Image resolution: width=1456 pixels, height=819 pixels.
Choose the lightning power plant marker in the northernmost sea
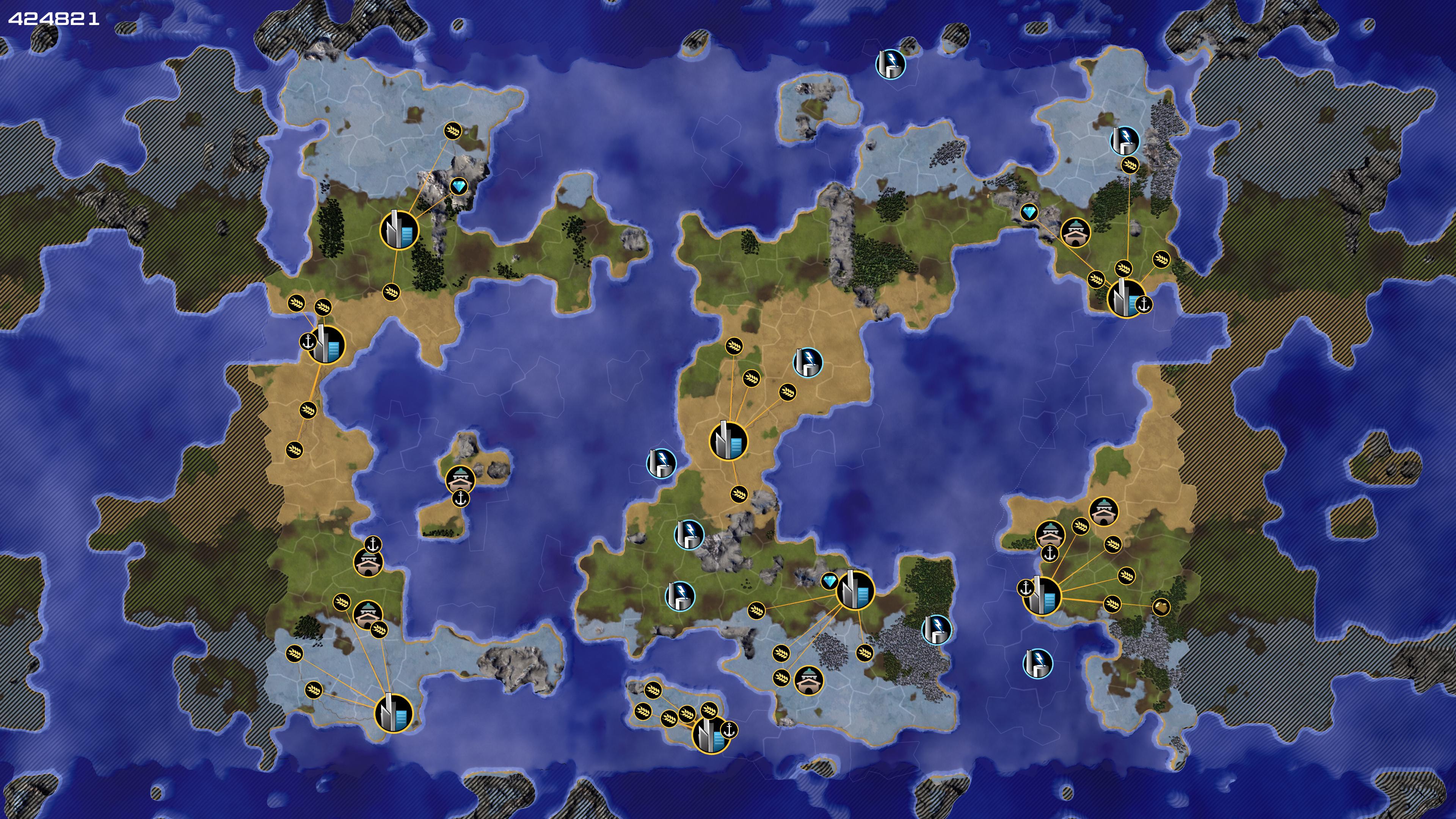(x=890, y=63)
